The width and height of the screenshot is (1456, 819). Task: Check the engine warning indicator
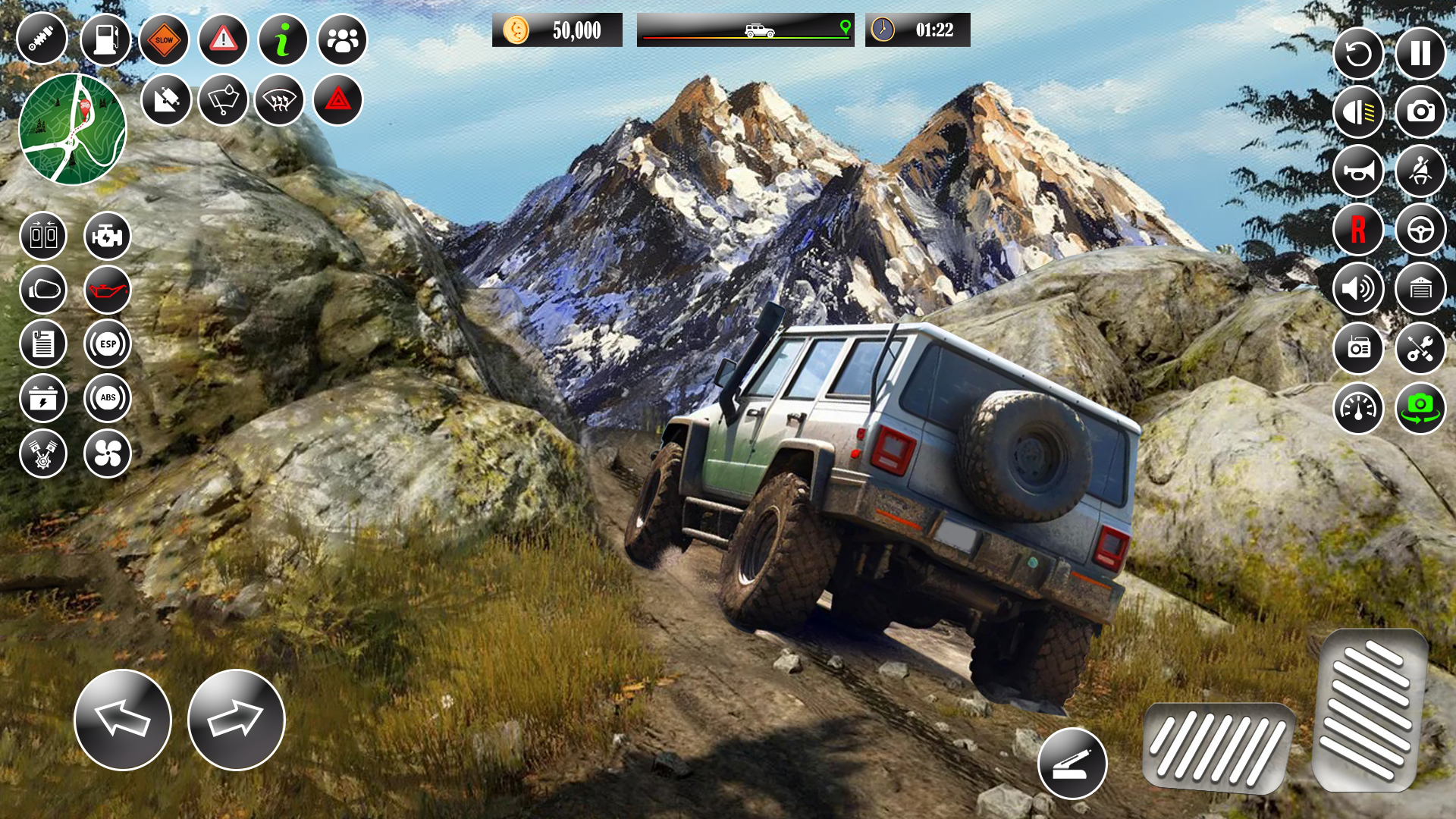tap(107, 236)
